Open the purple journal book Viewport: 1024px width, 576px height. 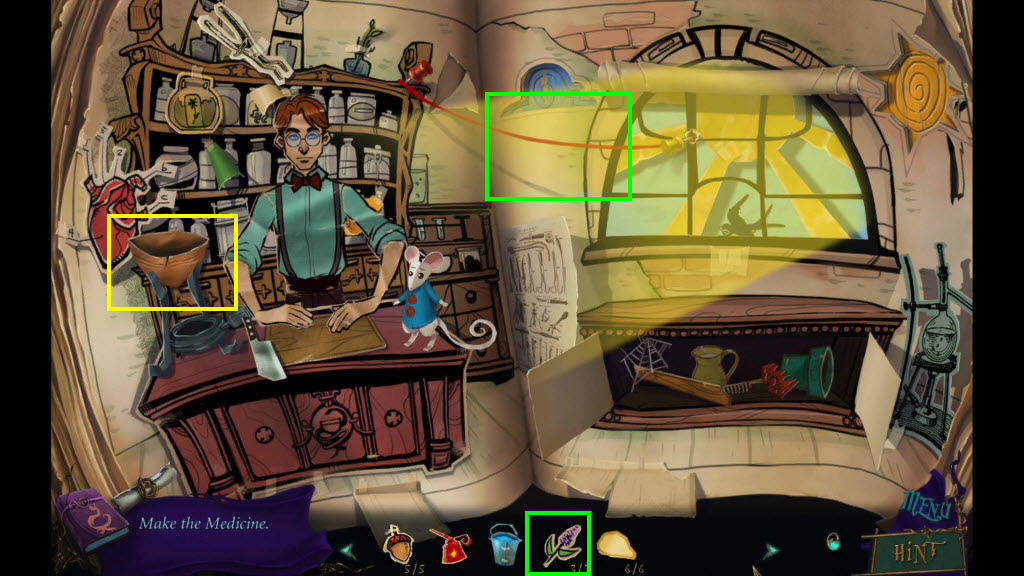[x=92, y=520]
